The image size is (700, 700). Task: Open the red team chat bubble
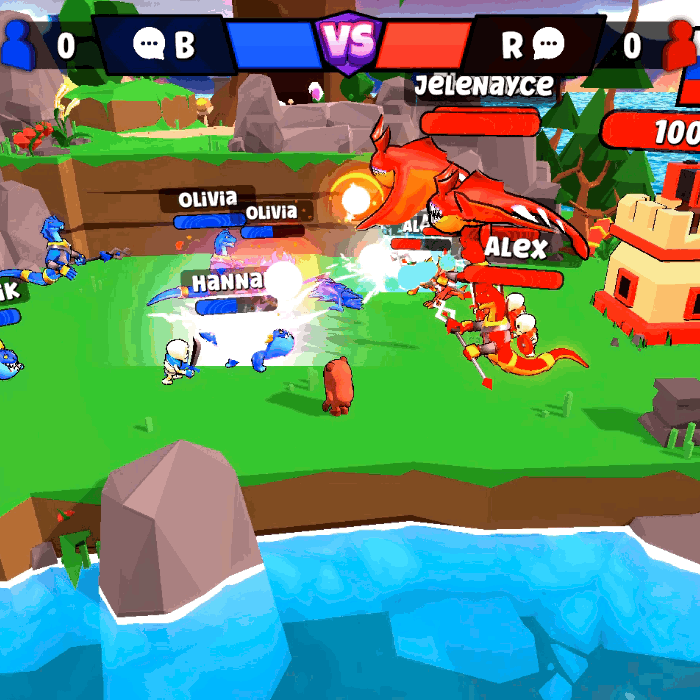[x=548, y=44]
